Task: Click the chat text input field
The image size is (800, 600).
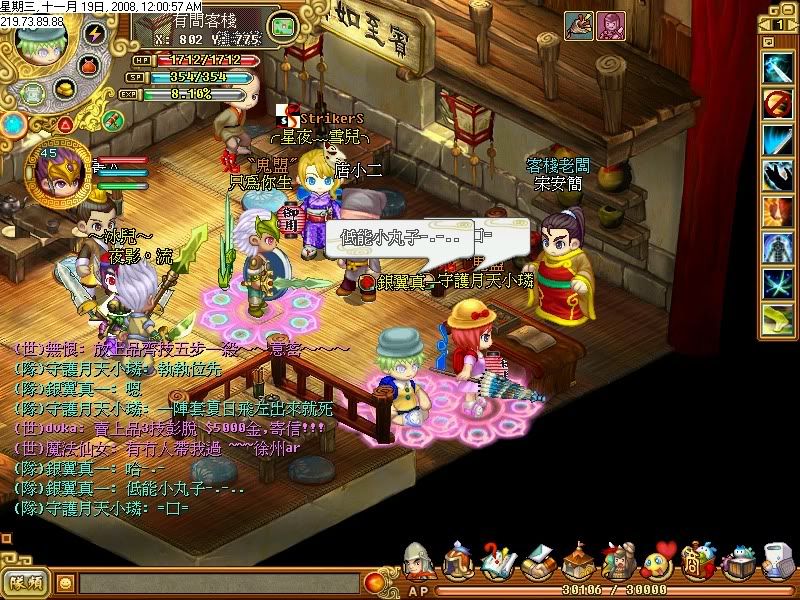Action: 220,582
